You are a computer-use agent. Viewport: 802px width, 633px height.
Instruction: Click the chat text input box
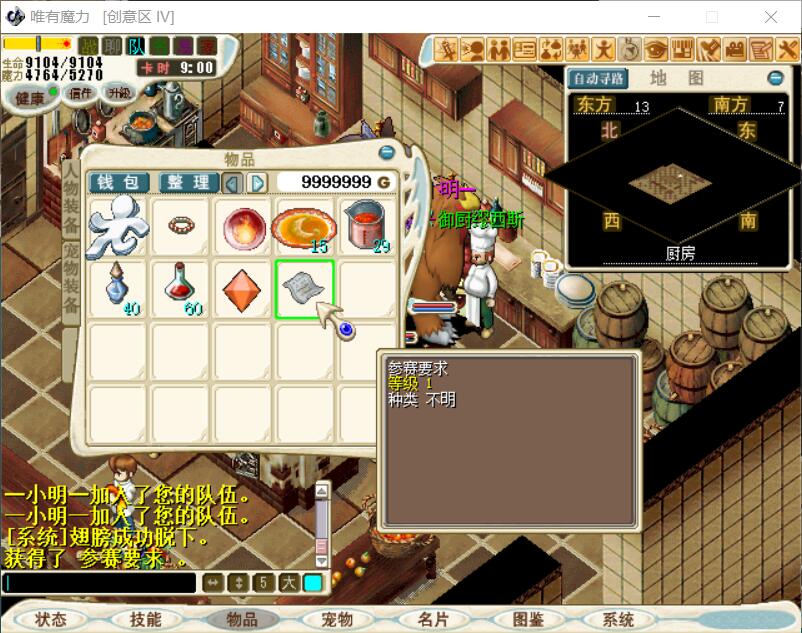(100, 583)
